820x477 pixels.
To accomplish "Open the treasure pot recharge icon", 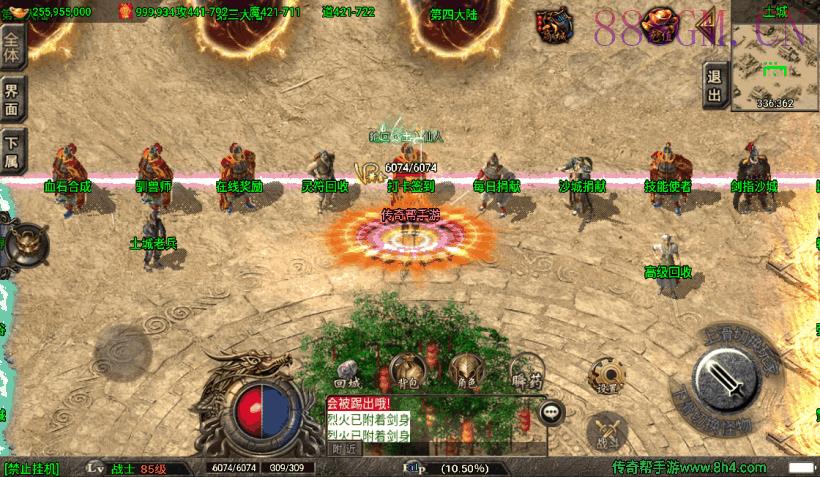I will pos(659,22).
